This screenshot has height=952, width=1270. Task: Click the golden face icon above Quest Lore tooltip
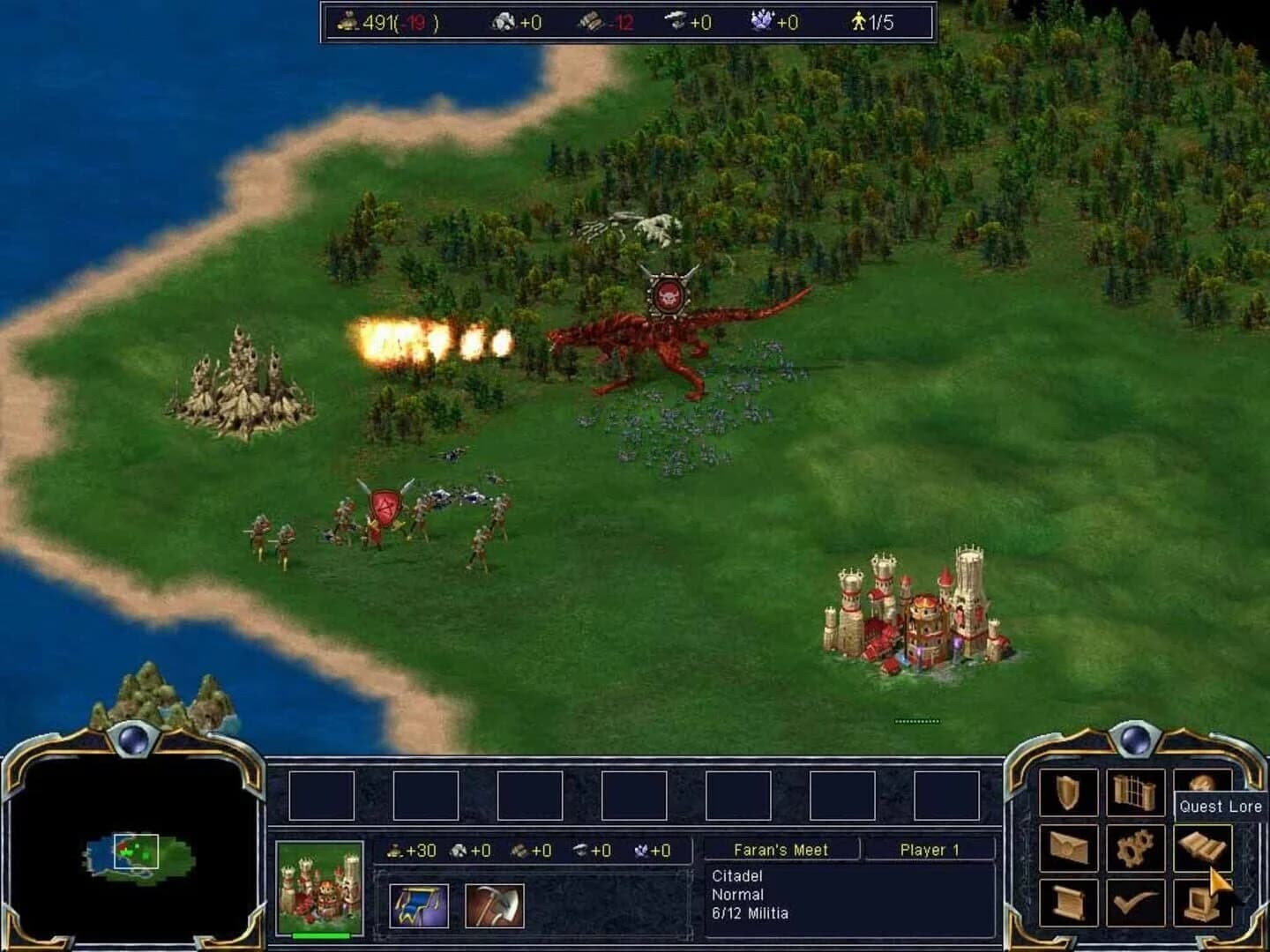[1205, 783]
